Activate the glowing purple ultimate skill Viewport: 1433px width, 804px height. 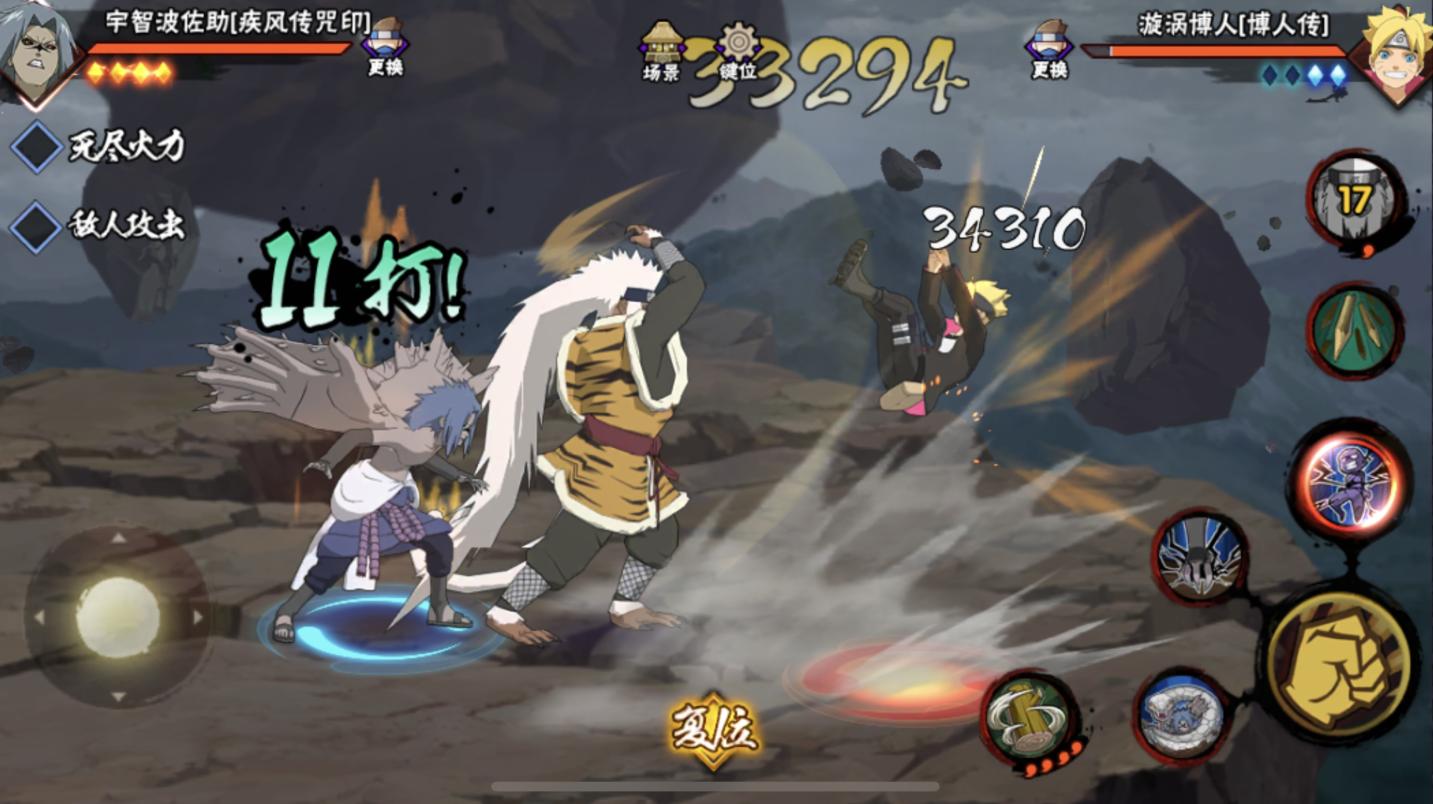[1349, 482]
